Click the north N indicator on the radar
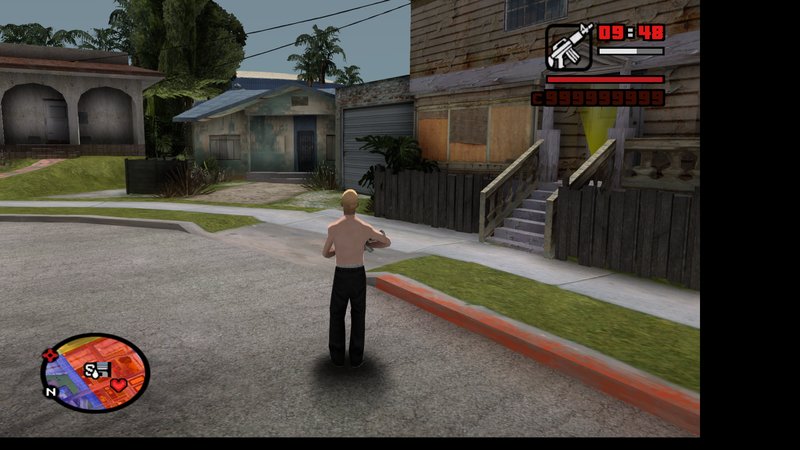Viewport: 800px width, 450px height. tap(49, 391)
